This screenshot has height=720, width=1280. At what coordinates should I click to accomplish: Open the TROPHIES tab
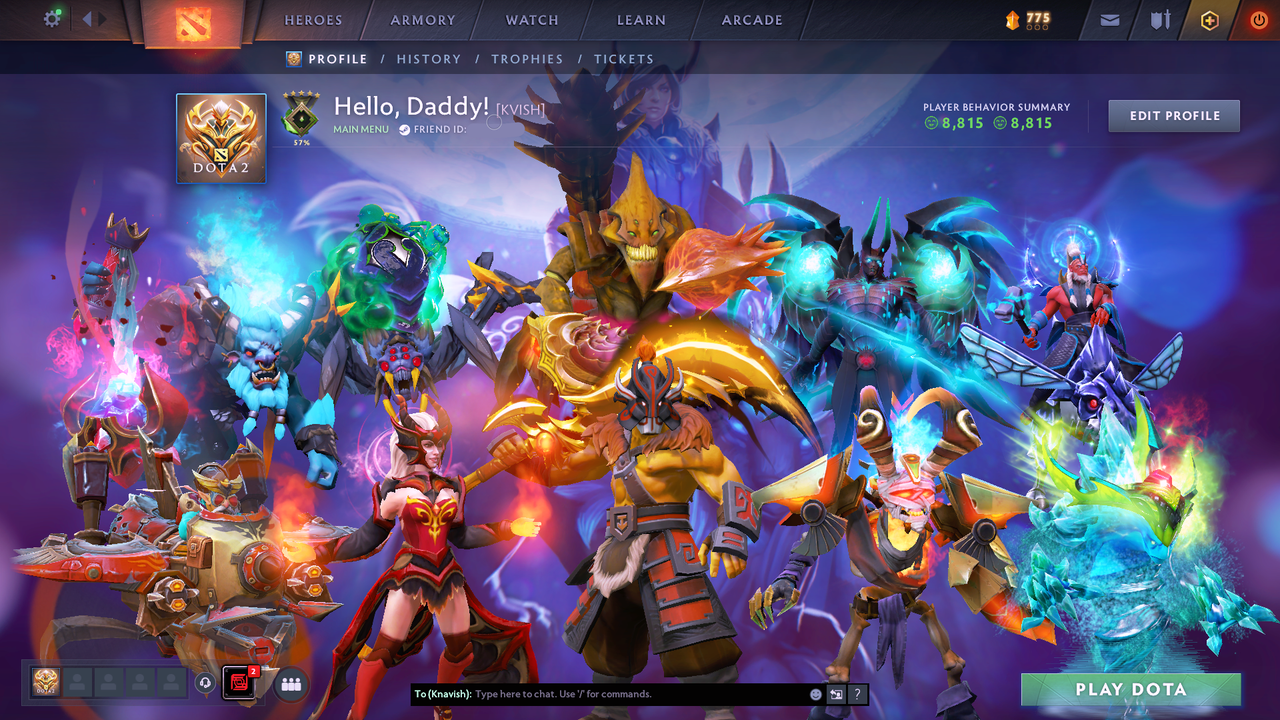click(527, 59)
